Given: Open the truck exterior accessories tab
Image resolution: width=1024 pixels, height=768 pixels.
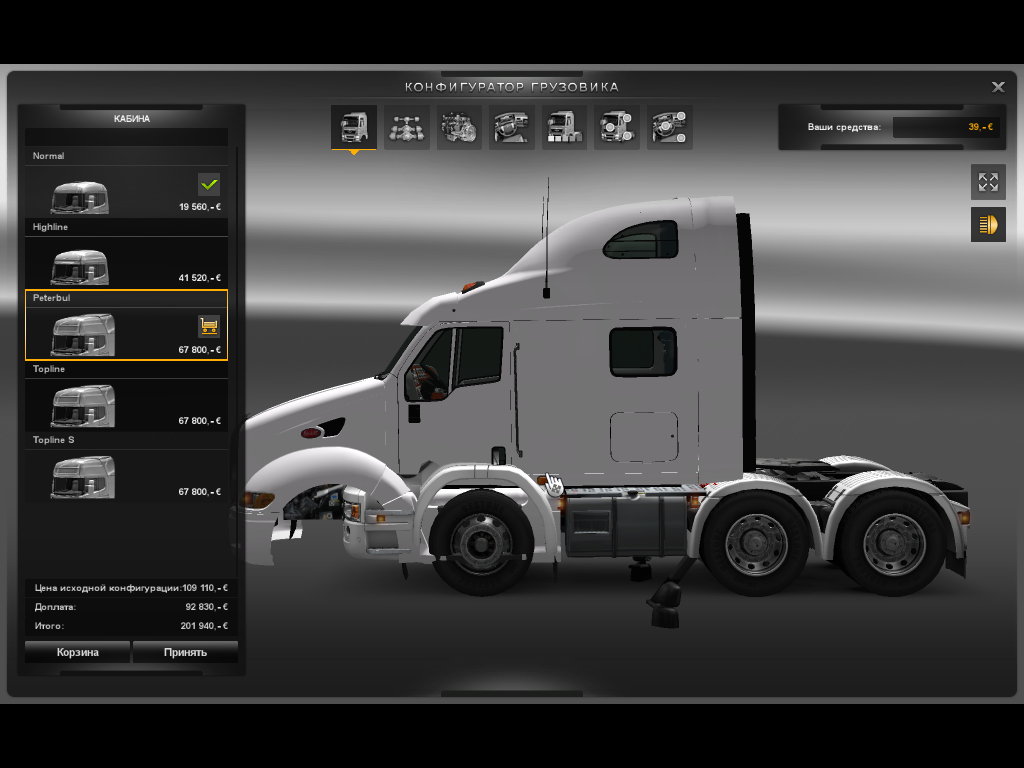Looking at the screenshot, I should click(617, 127).
